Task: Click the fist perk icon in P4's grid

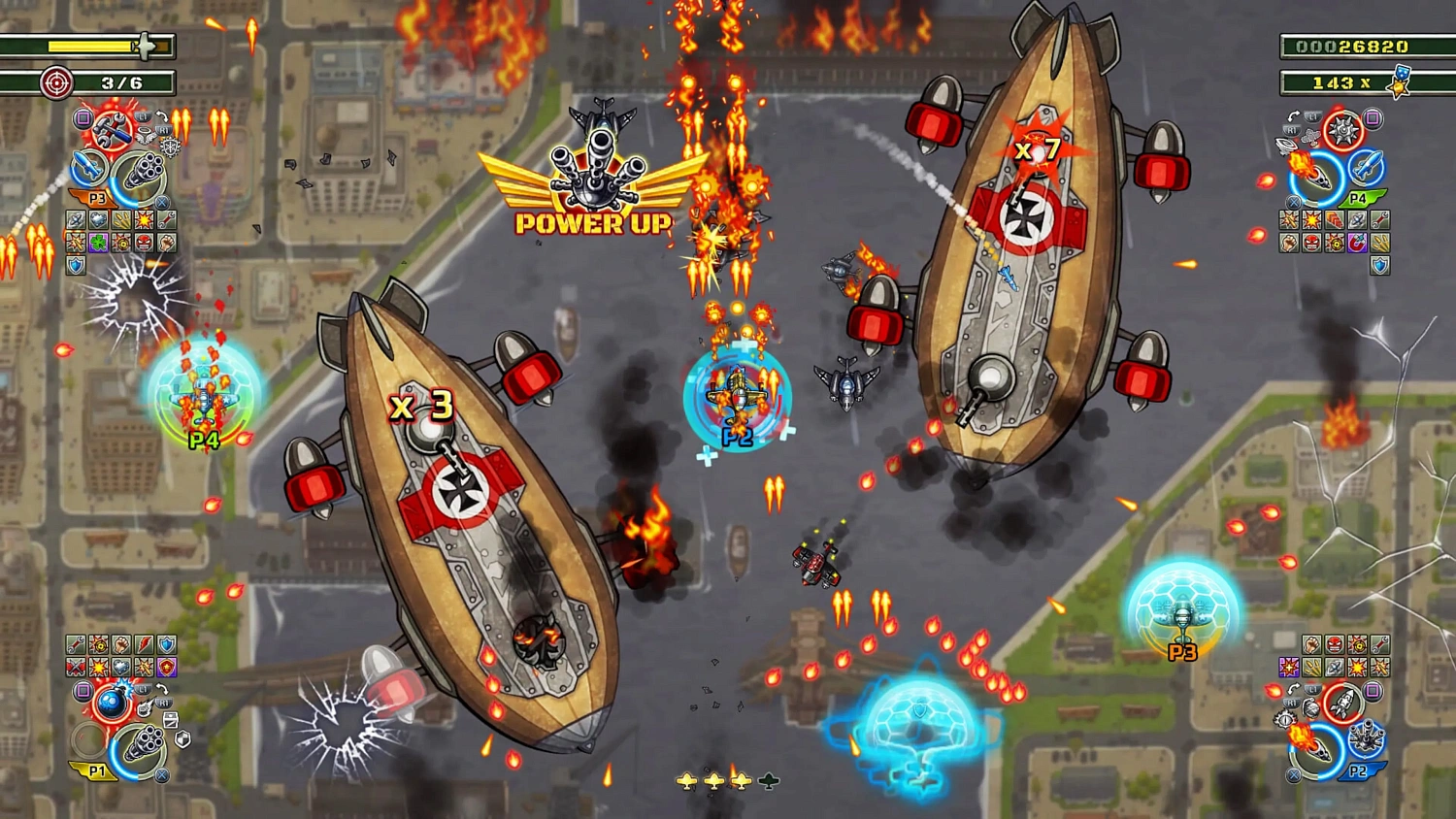Action: pos(1288,242)
